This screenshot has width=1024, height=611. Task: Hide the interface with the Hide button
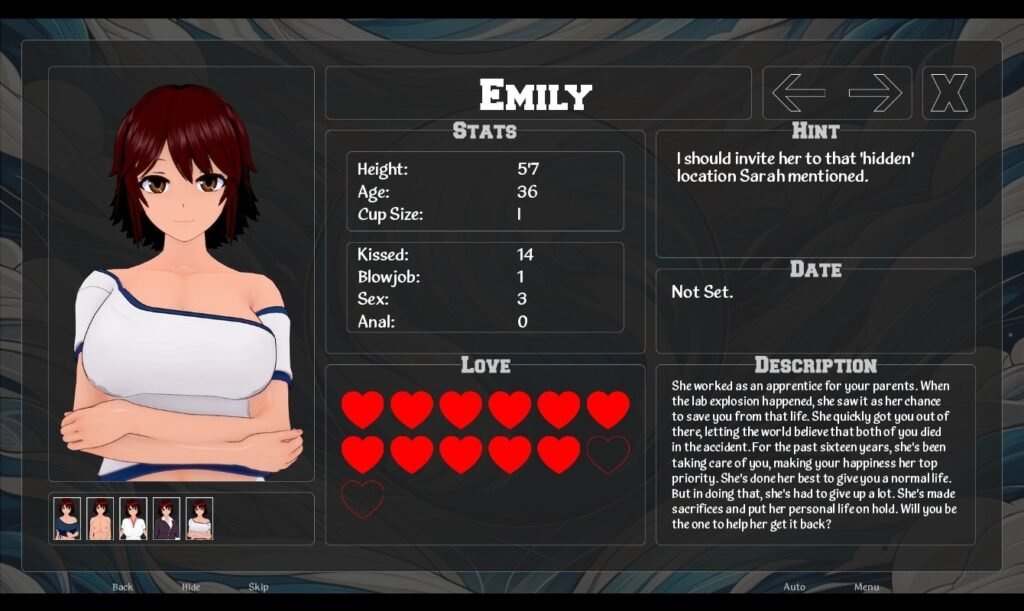[190, 587]
